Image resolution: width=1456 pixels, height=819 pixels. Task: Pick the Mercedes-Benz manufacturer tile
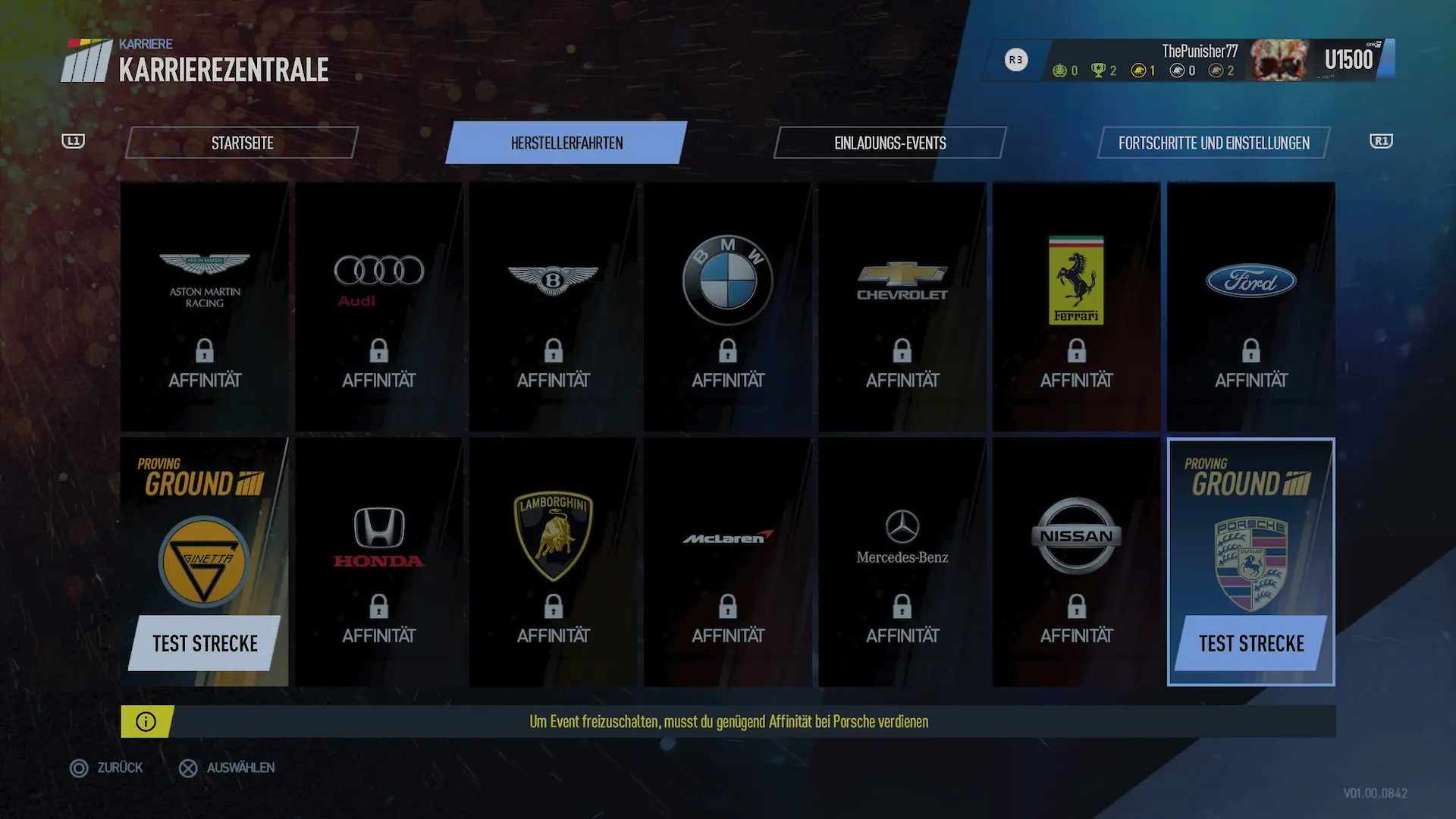(902, 563)
